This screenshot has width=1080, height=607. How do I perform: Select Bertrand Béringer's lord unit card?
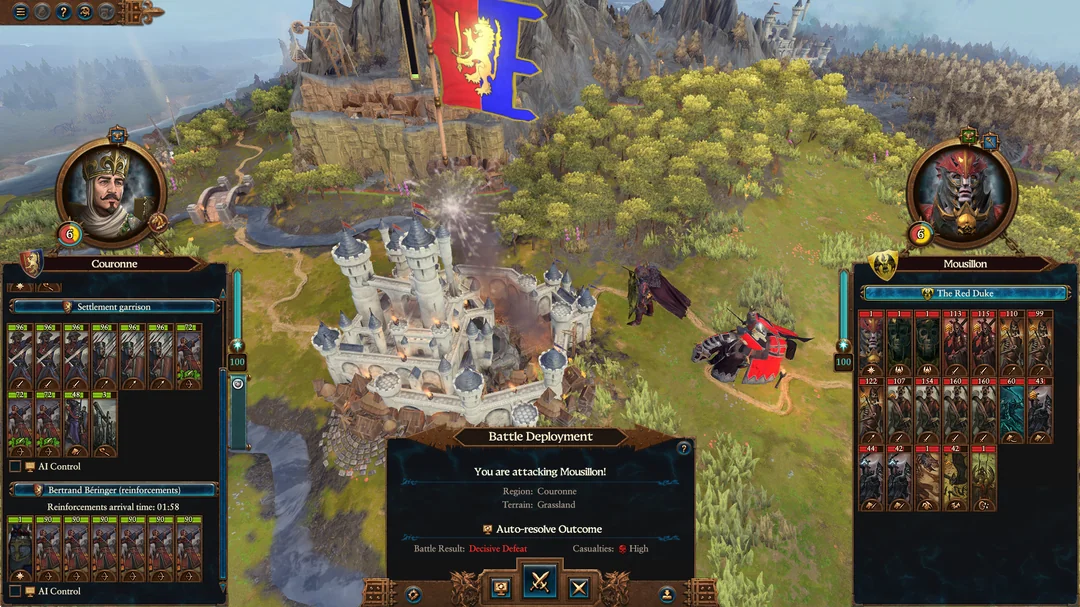20,549
